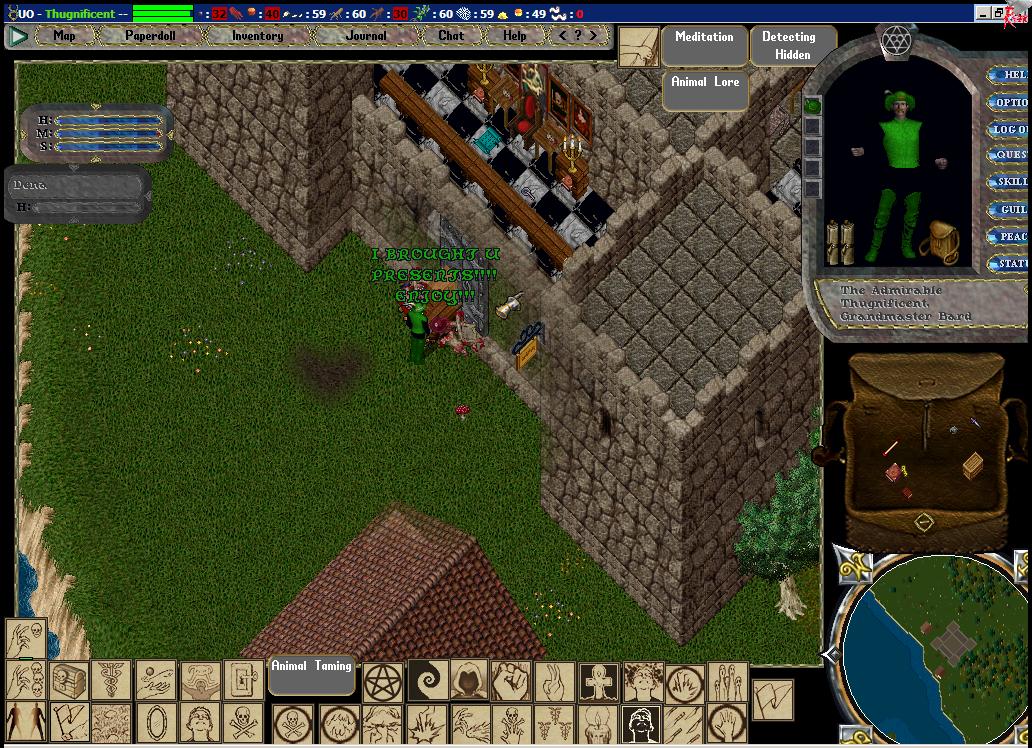The width and height of the screenshot is (1032, 748).
Task: Open the Journal from the menu bar
Action: (x=366, y=36)
